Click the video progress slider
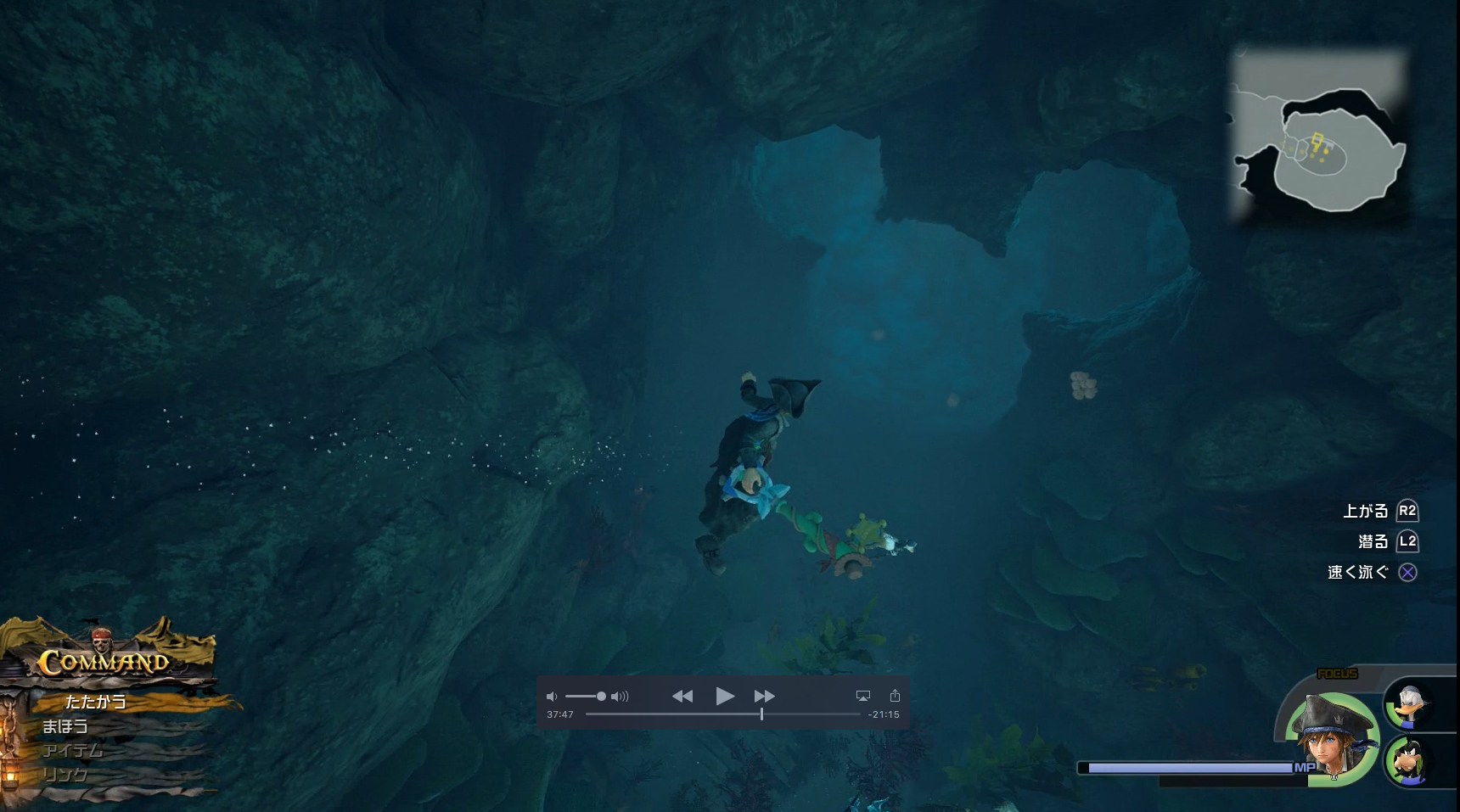The height and width of the screenshot is (812, 1460). click(x=761, y=715)
